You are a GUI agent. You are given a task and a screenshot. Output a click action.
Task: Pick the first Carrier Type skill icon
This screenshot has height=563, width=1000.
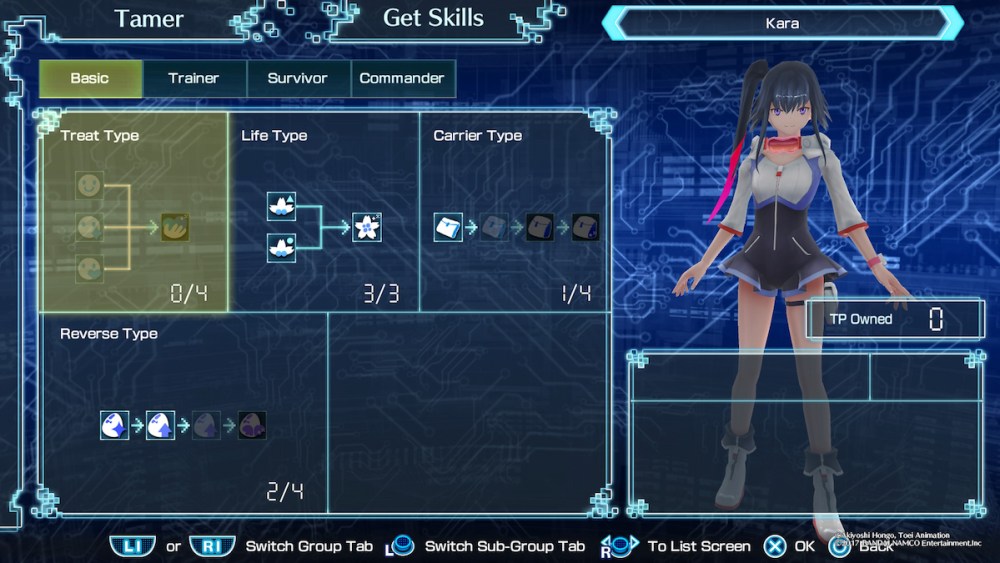448,227
